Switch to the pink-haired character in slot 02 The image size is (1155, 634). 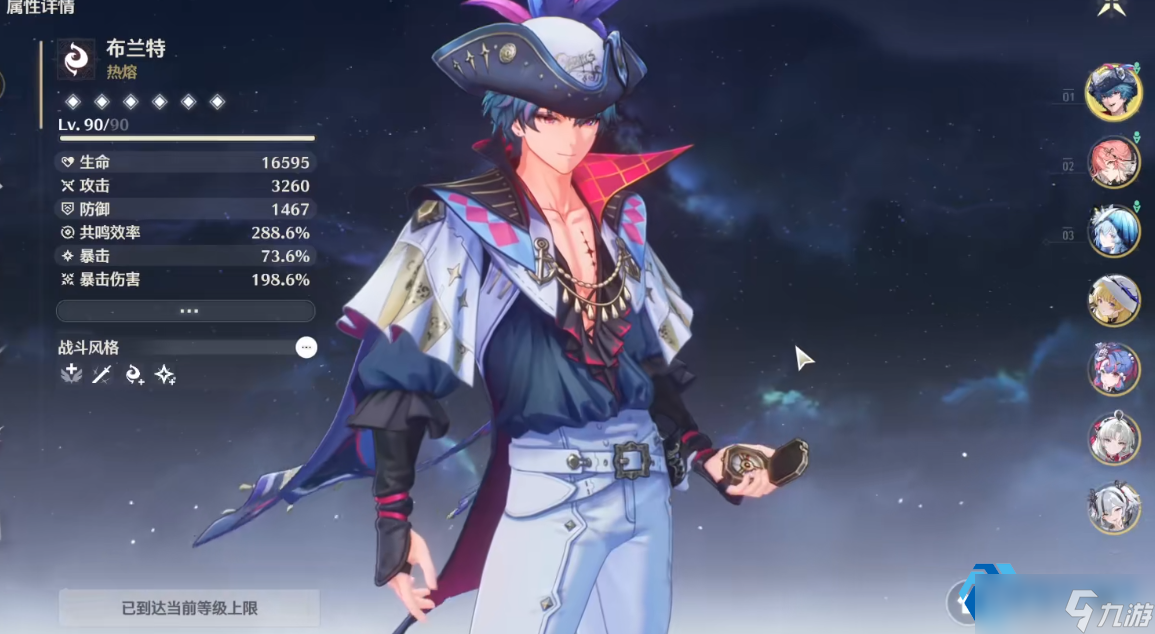point(1113,162)
